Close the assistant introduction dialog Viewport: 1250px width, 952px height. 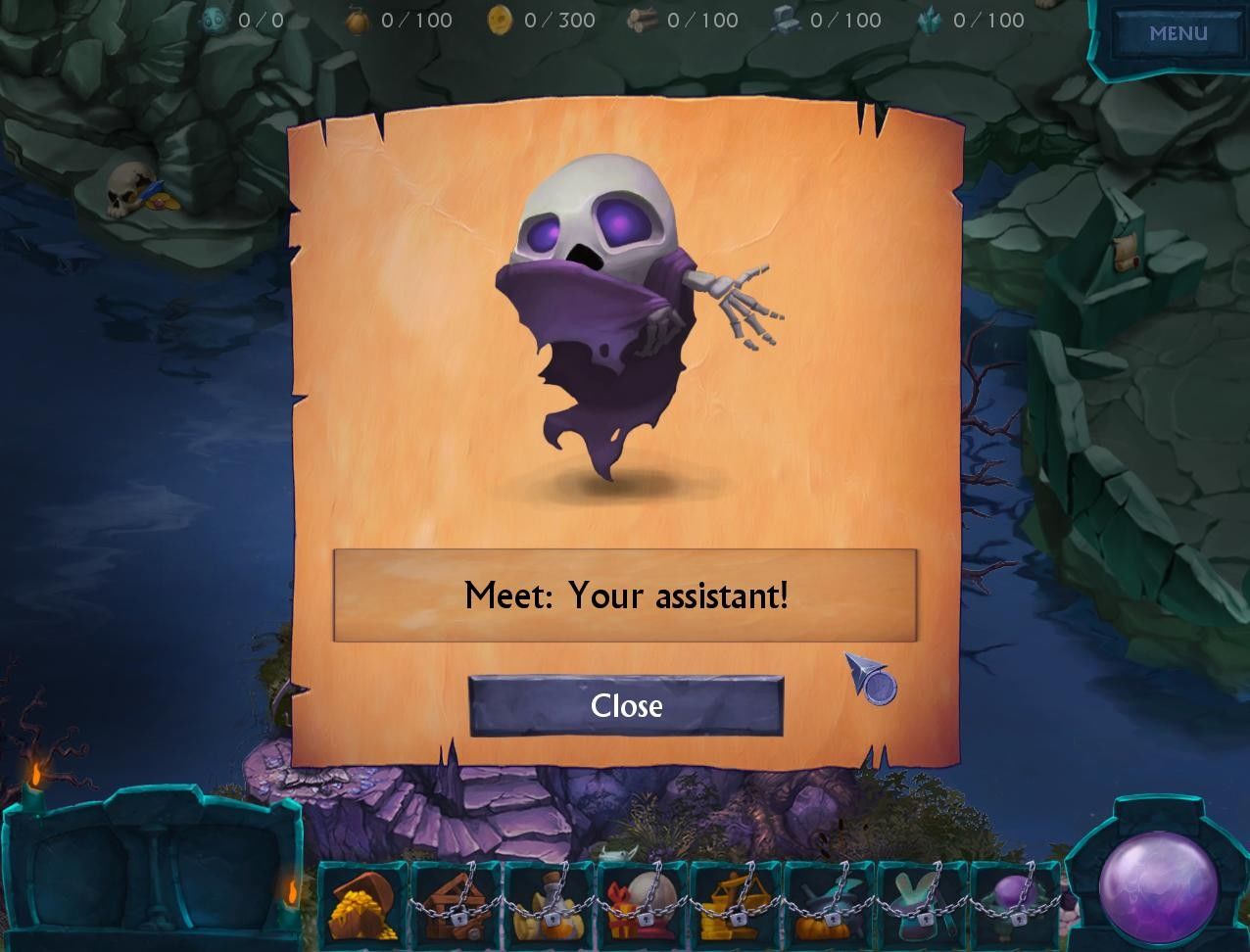(626, 705)
